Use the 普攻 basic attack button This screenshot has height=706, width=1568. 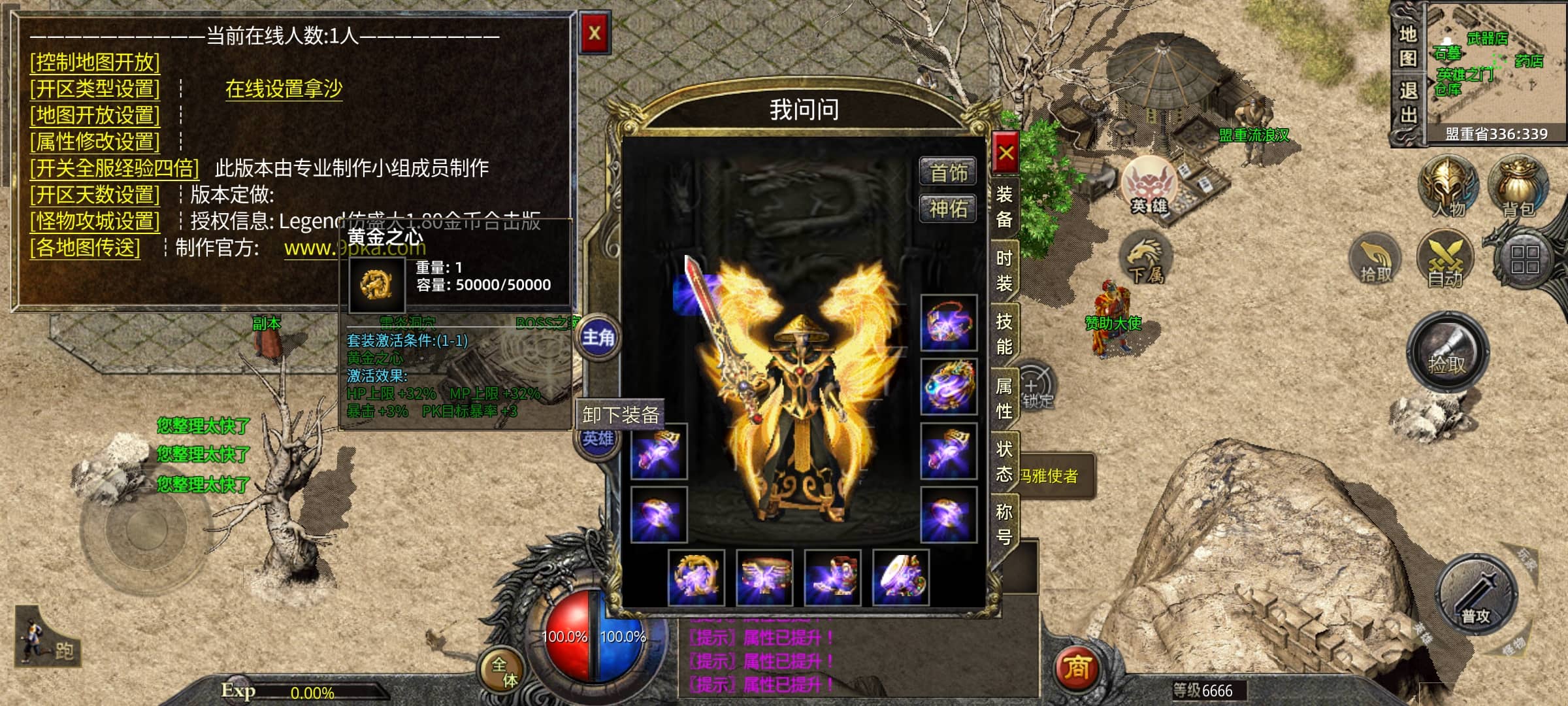pos(1476,595)
